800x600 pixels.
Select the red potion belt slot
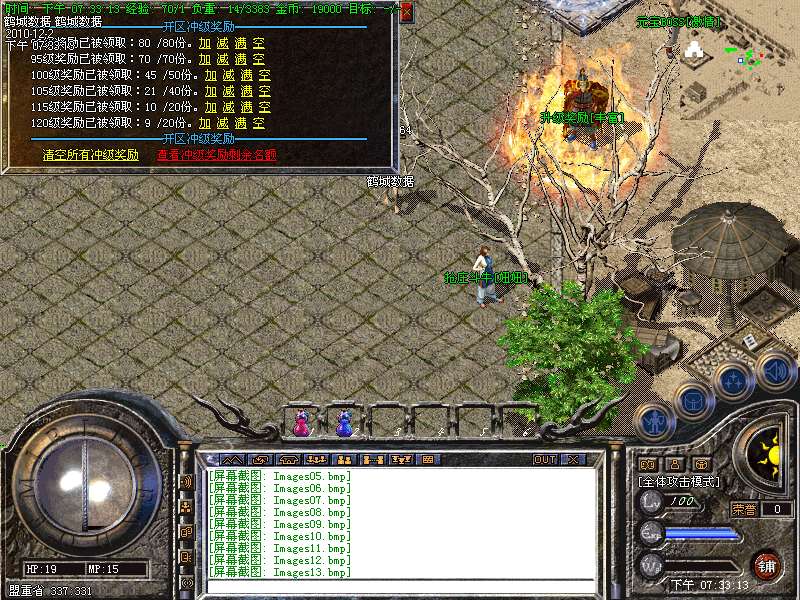click(x=301, y=424)
